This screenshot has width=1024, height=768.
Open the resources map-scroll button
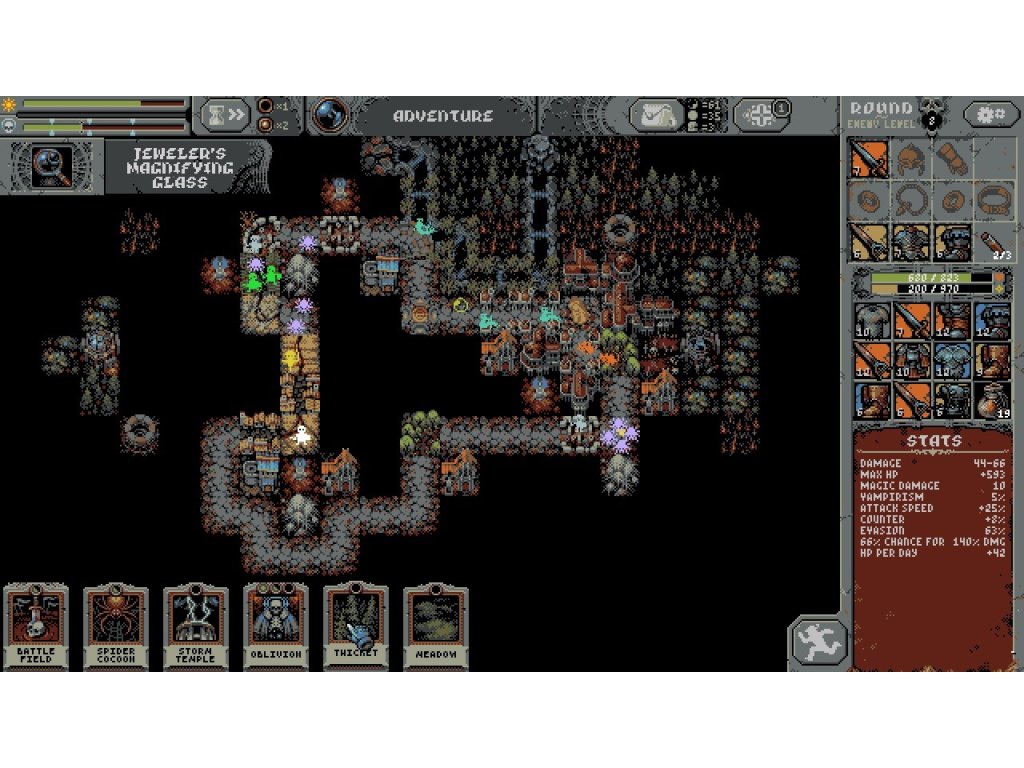(x=656, y=115)
